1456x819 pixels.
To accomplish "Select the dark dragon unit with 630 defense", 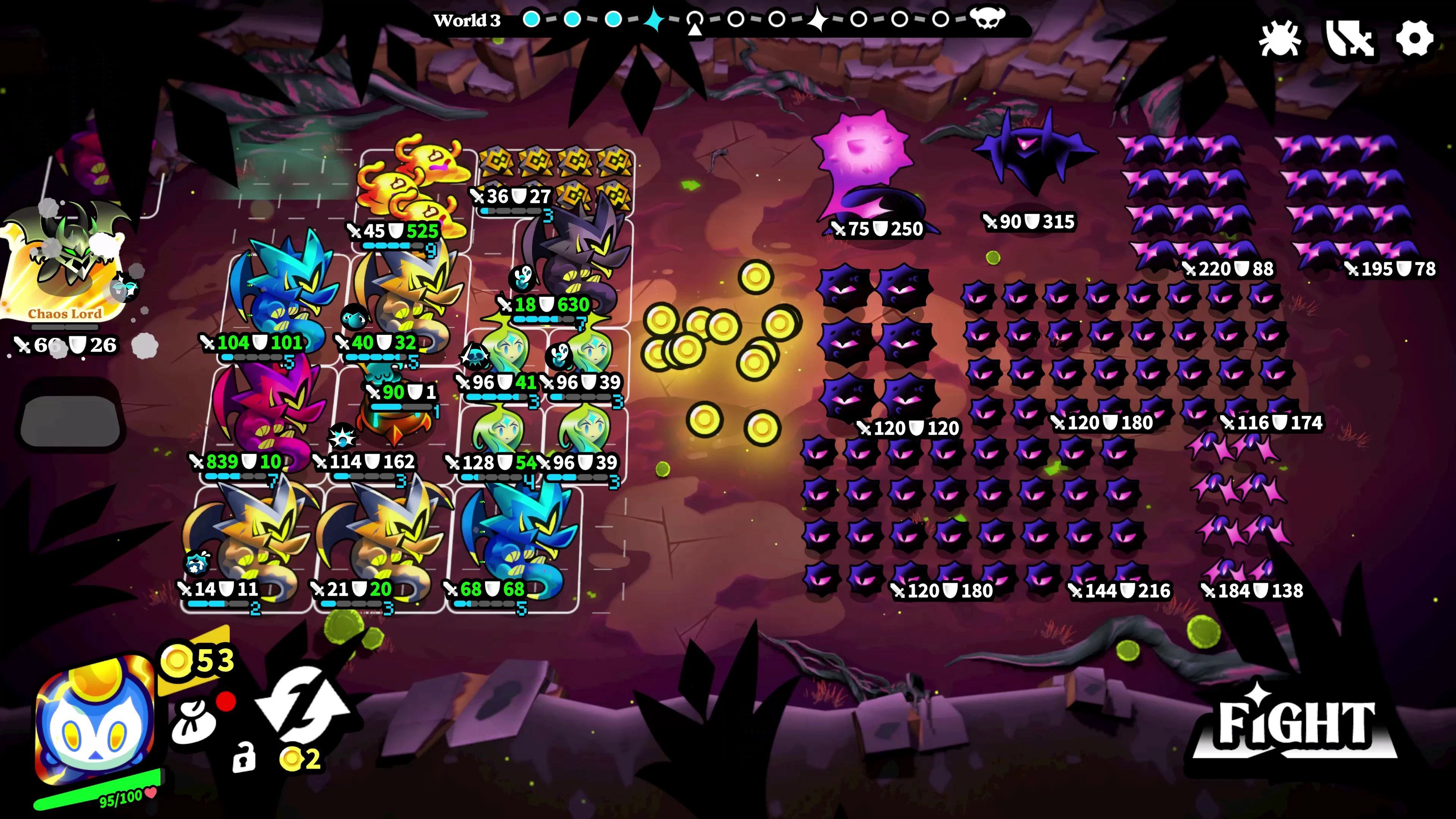I will (x=576, y=260).
